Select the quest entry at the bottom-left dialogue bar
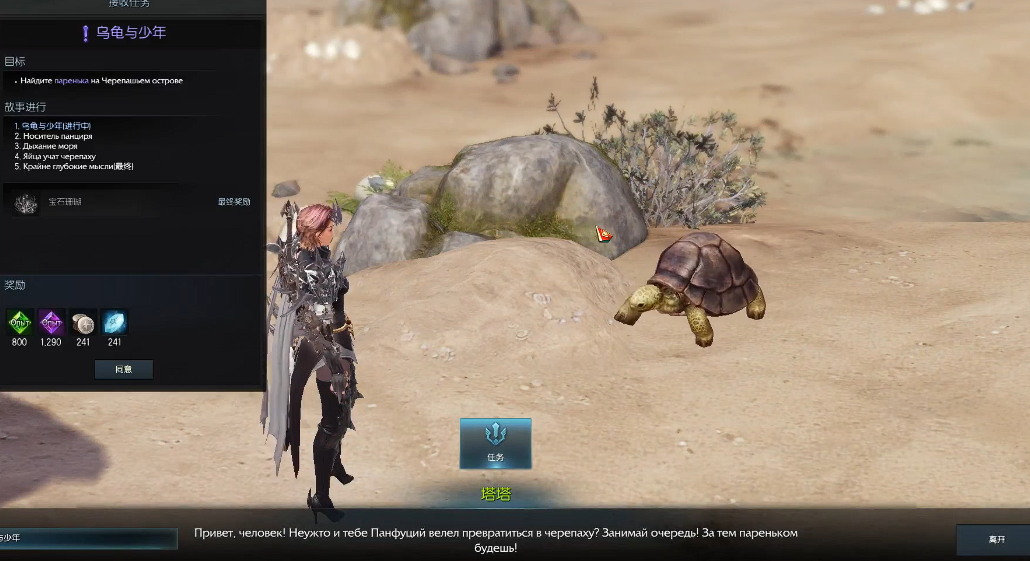This screenshot has width=1030, height=561. pos(87,538)
